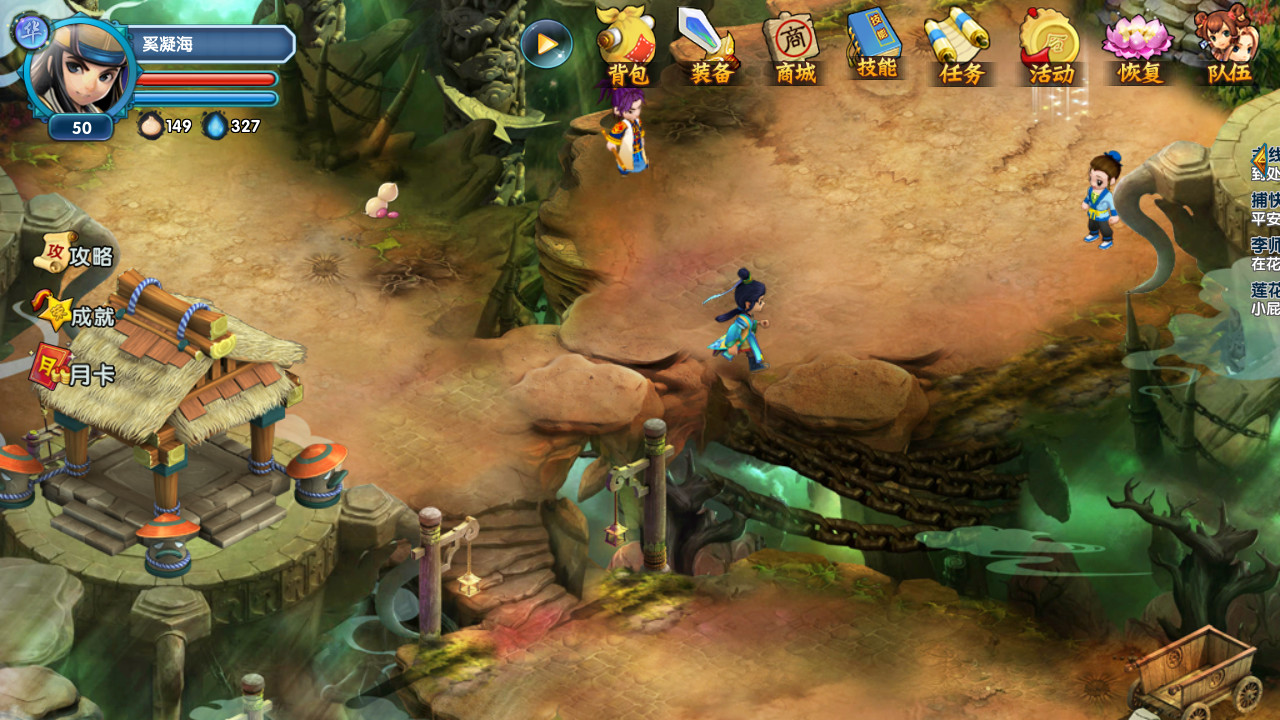Toggle the toolbar with the blue arrow button

click(546, 44)
